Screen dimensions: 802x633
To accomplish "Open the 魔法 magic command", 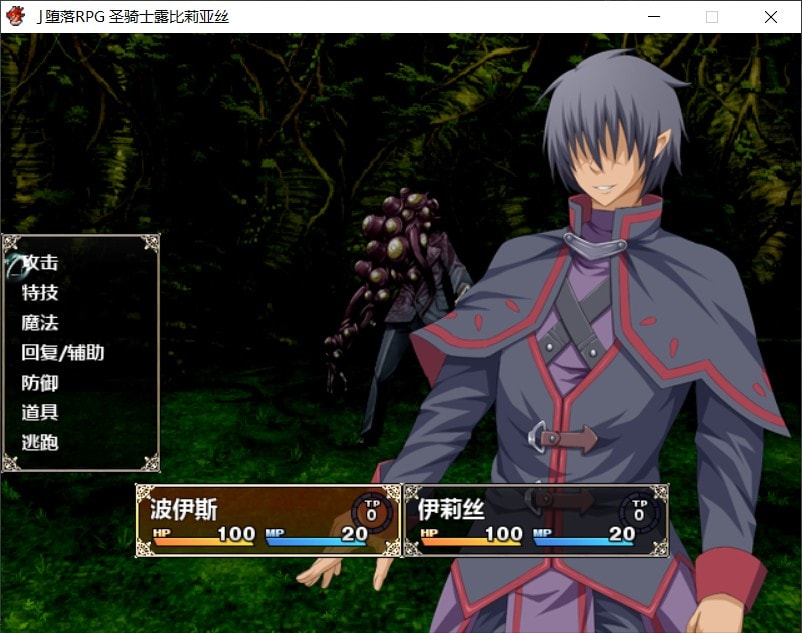I will tap(40, 323).
